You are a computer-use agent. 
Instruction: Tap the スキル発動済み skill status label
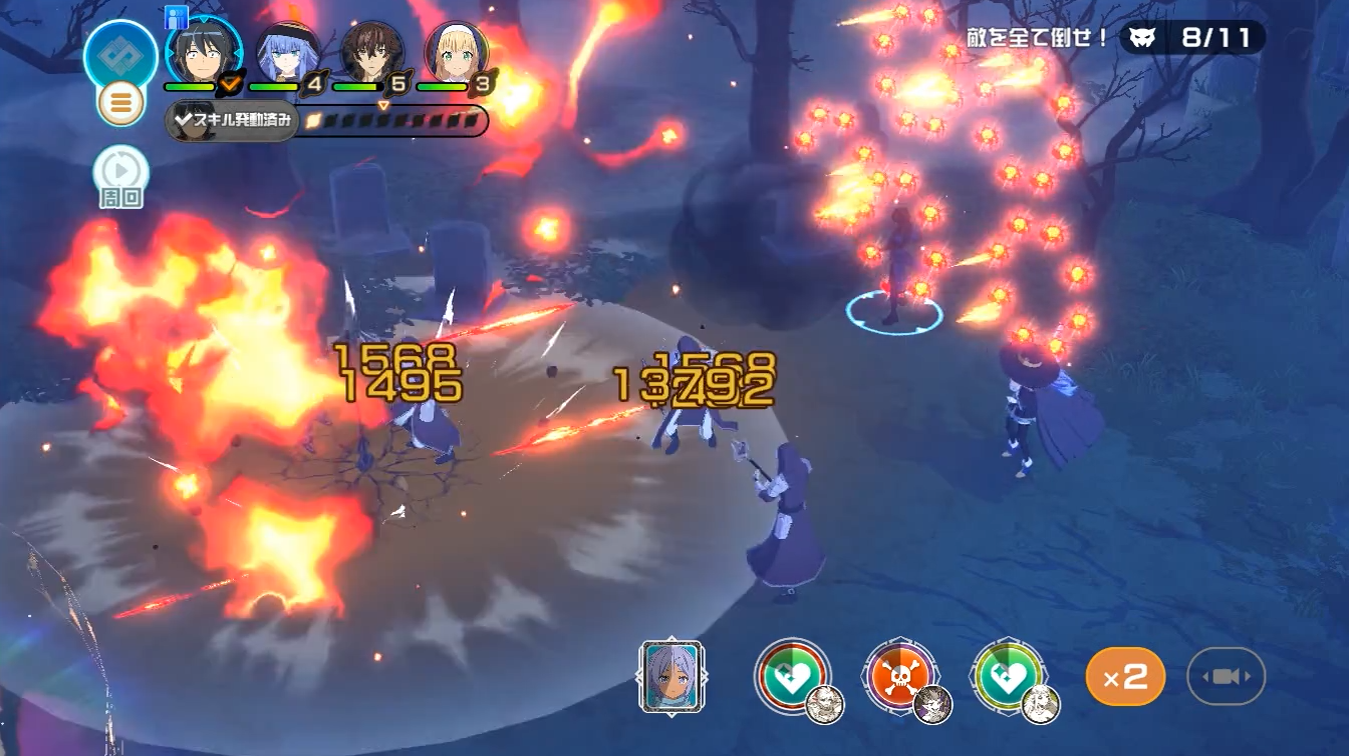(x=232, y=121)
